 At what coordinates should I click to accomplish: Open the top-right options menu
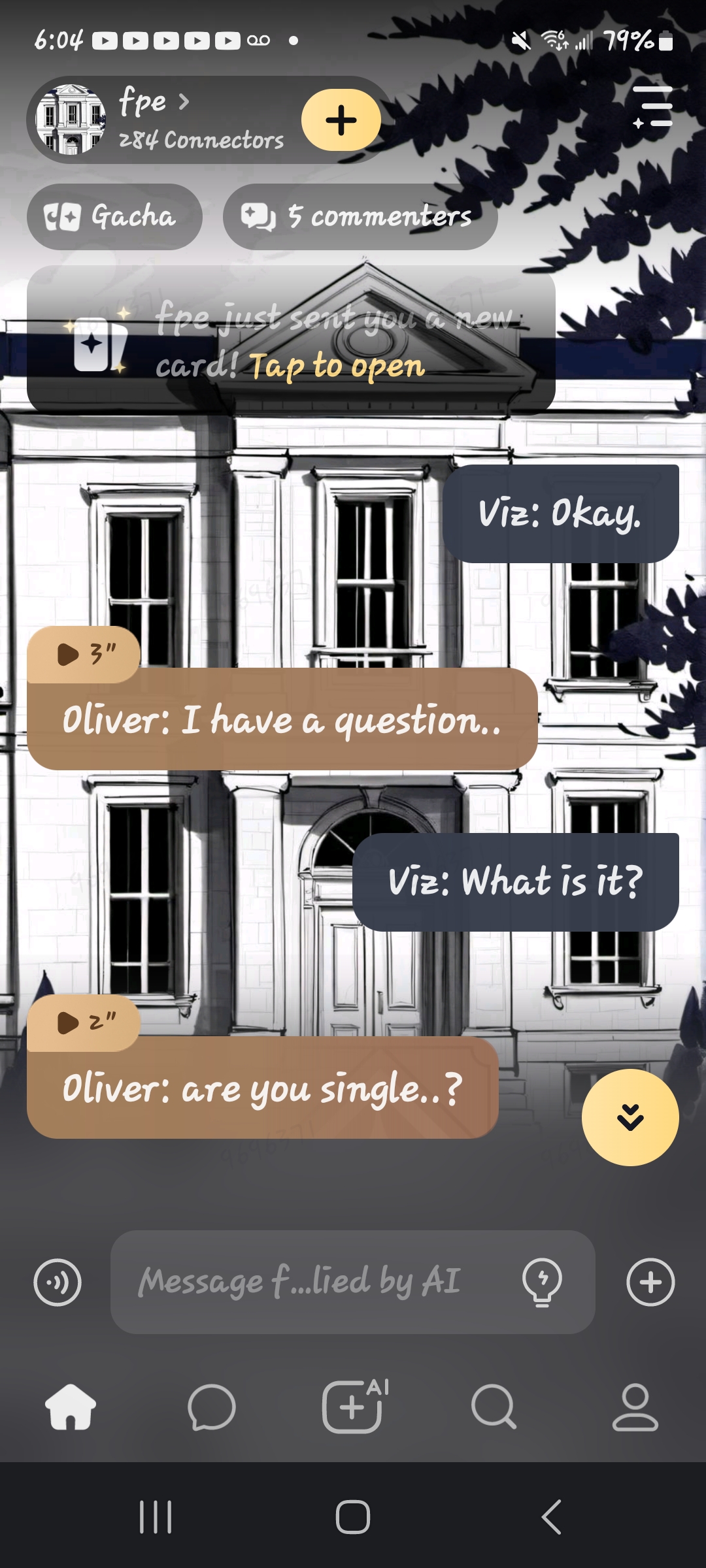652,106
